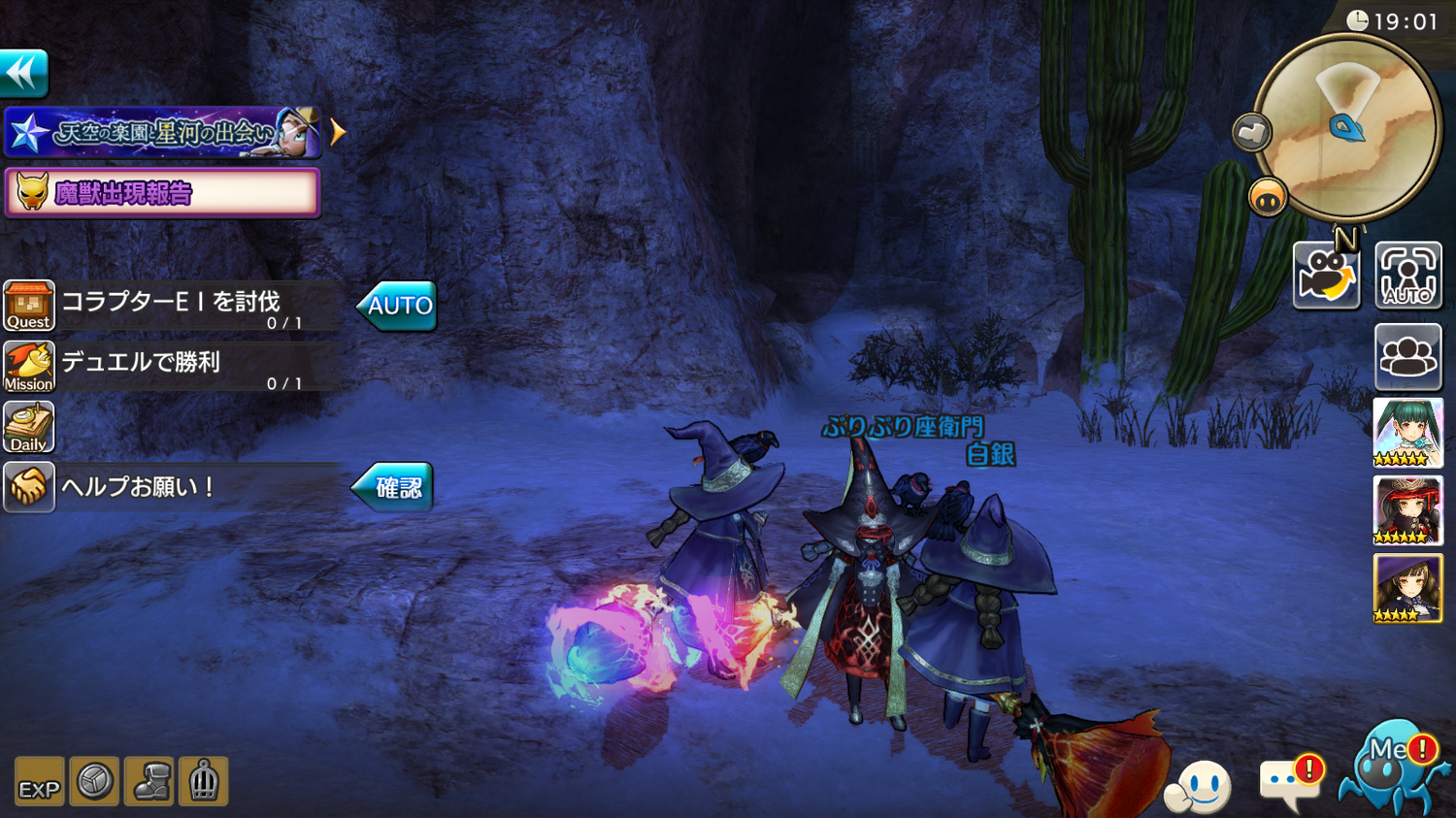Open the handshake help icon

[29, 486]
